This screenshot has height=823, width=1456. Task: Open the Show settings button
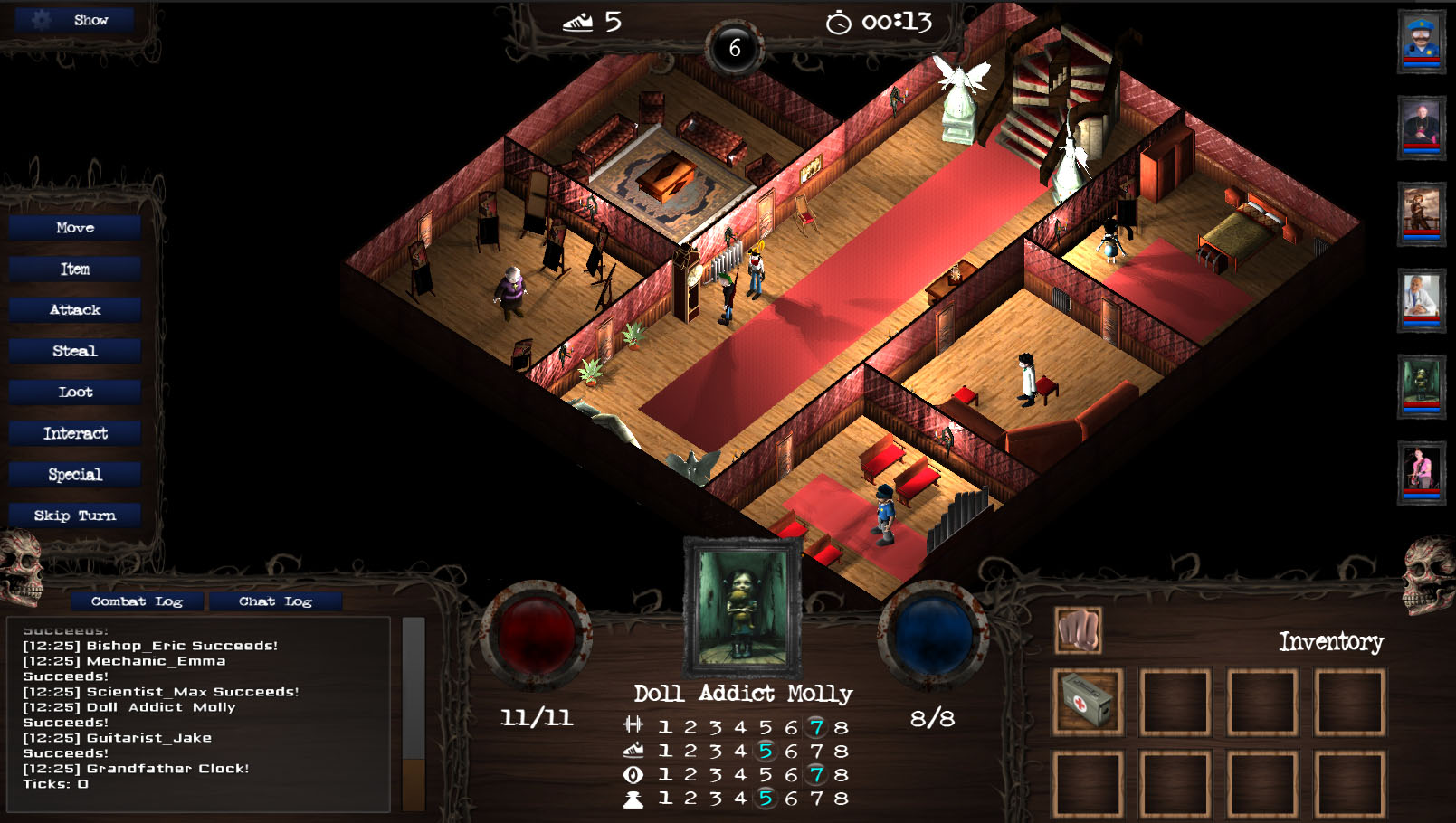click(x=75, y=20)
